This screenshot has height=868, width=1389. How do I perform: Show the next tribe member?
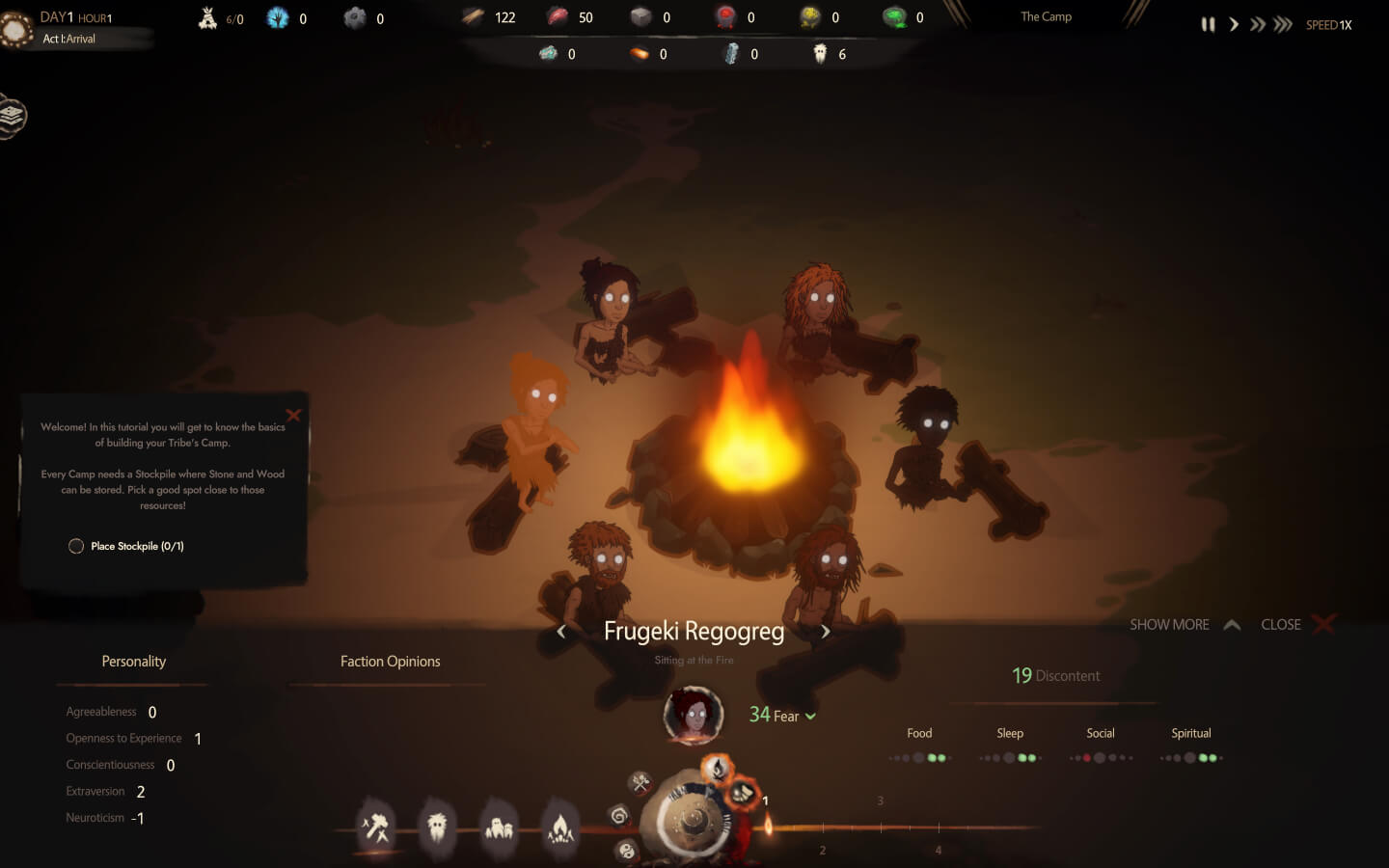pyautogui.click(x=826, y=632)
